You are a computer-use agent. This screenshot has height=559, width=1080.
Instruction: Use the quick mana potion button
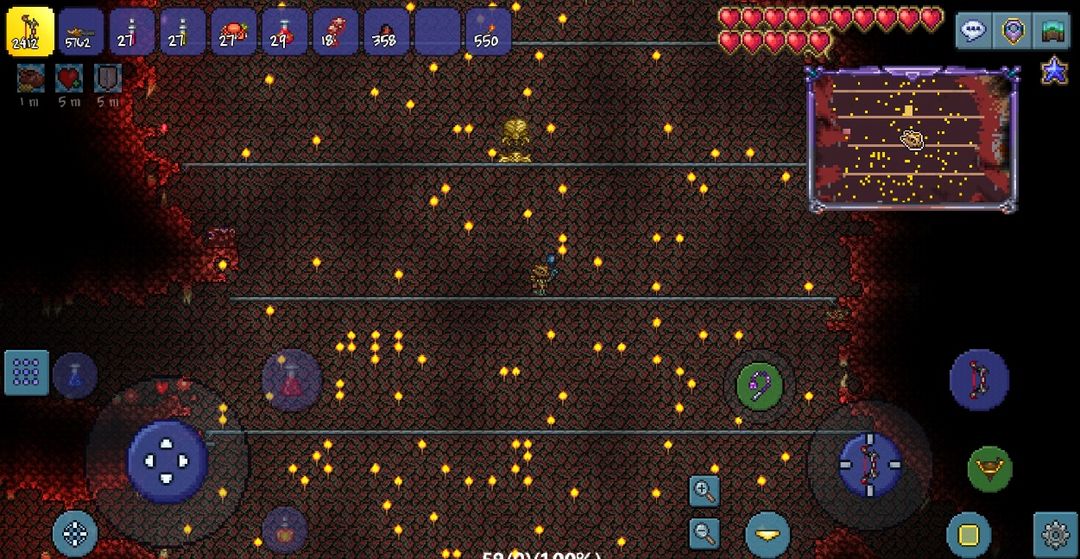point(76,375)
